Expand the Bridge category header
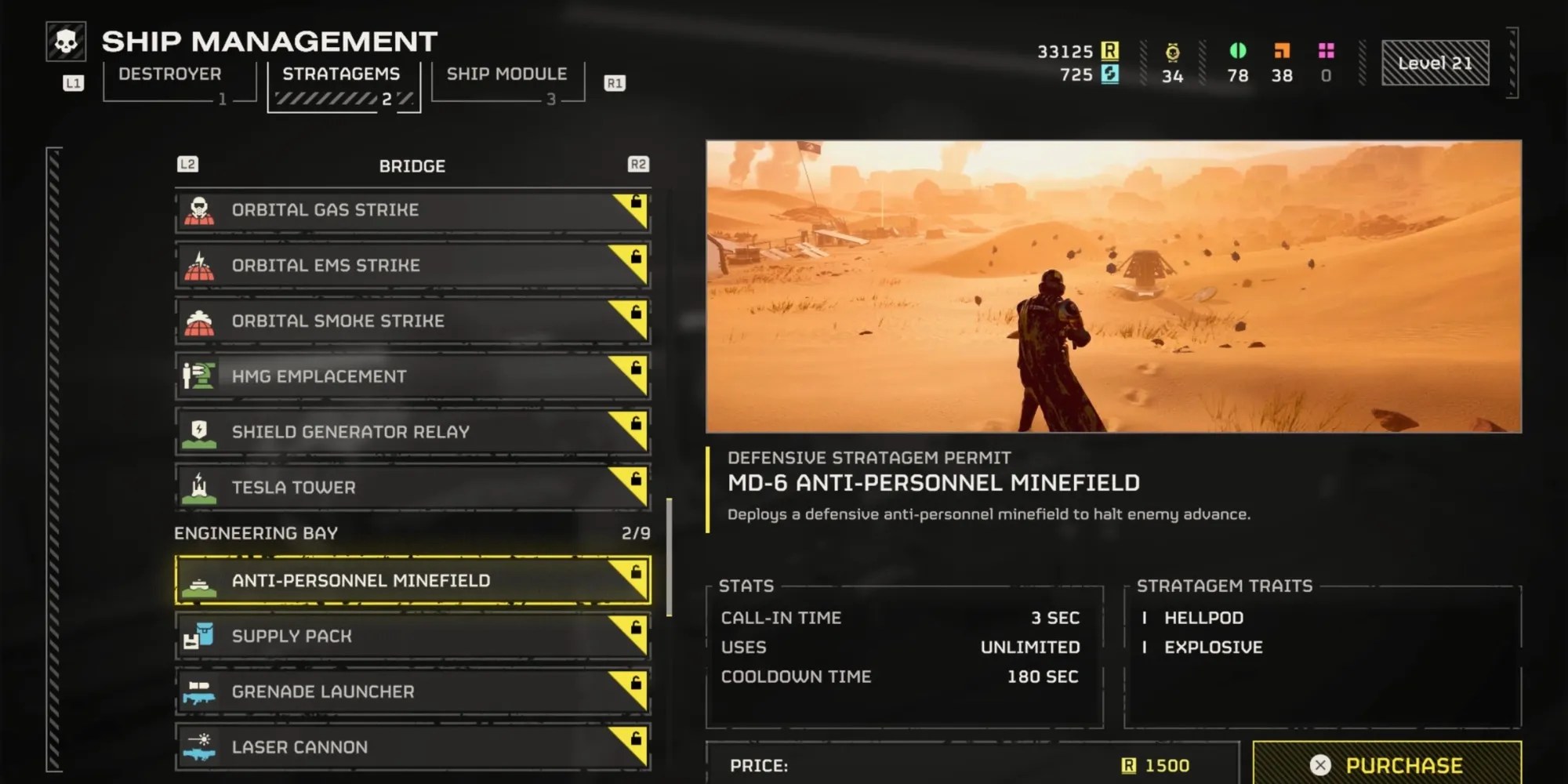1568x784 pixels. [x=412, y=165]
